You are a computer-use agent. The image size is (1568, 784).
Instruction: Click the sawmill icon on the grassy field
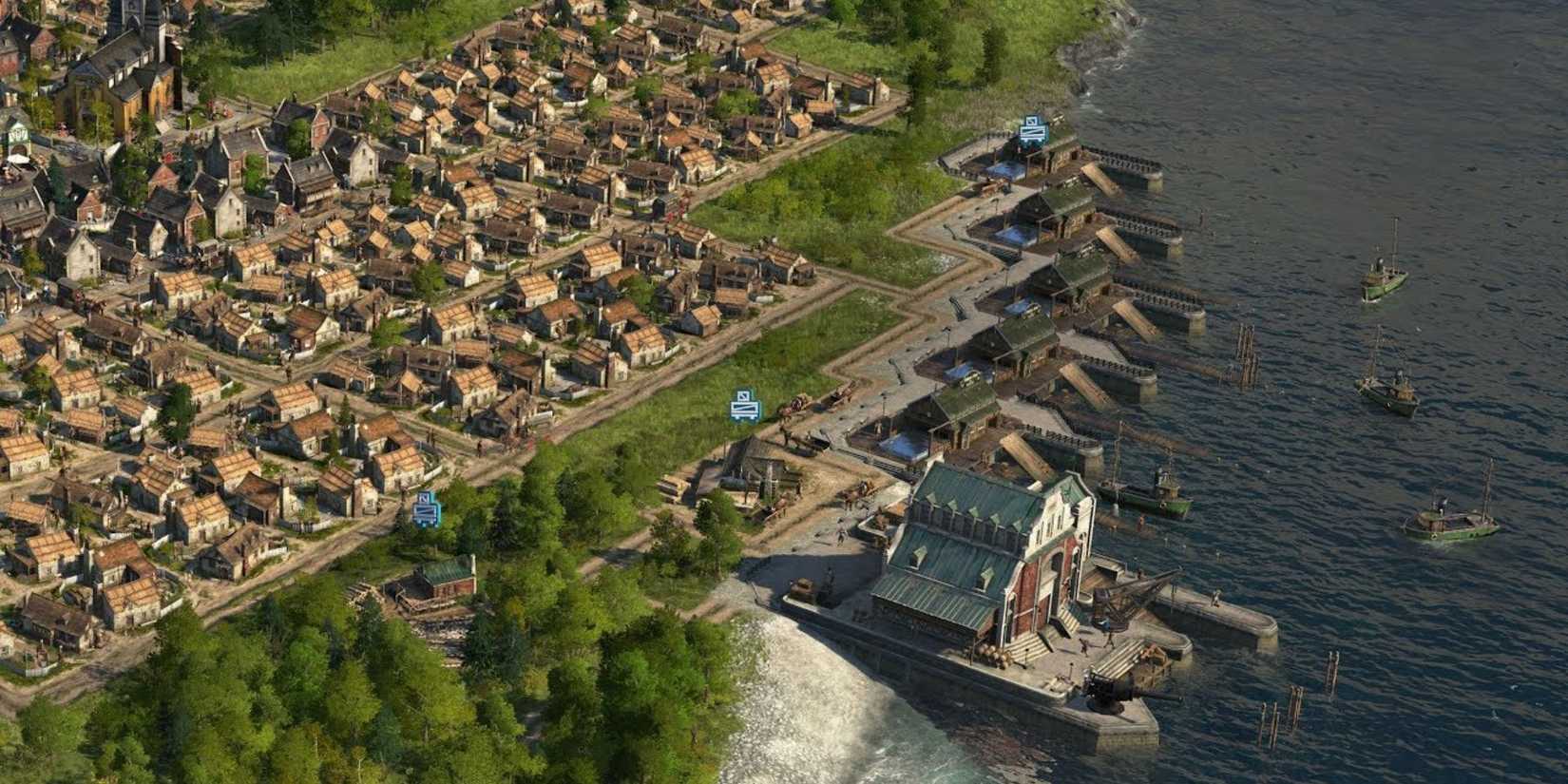coord(742,402)
